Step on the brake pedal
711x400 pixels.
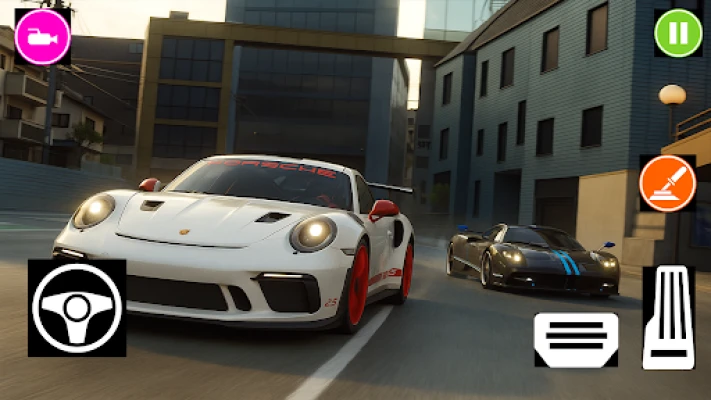[x=576, y=338]
